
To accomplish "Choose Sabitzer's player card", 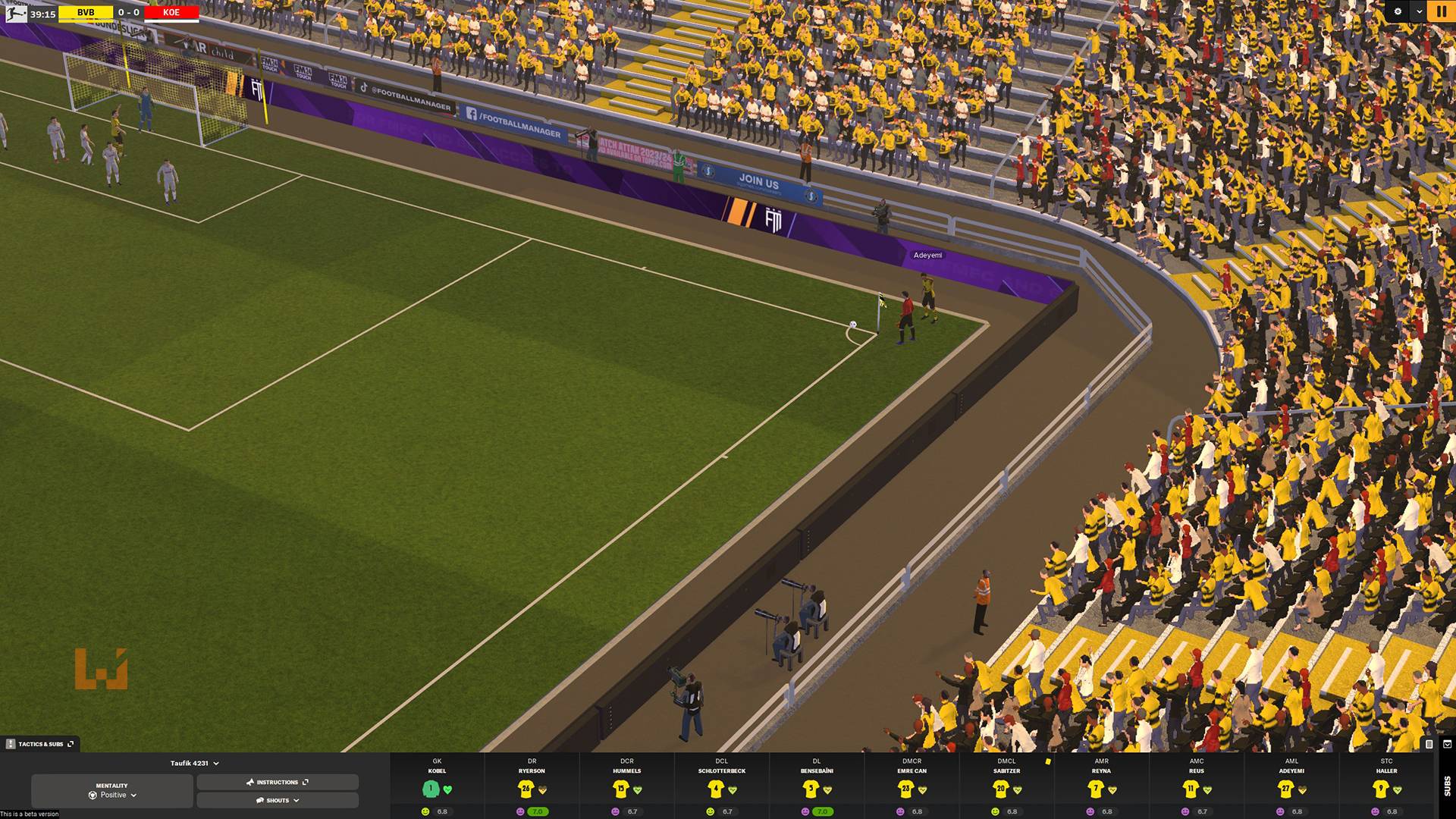I will click(1006, 786).
